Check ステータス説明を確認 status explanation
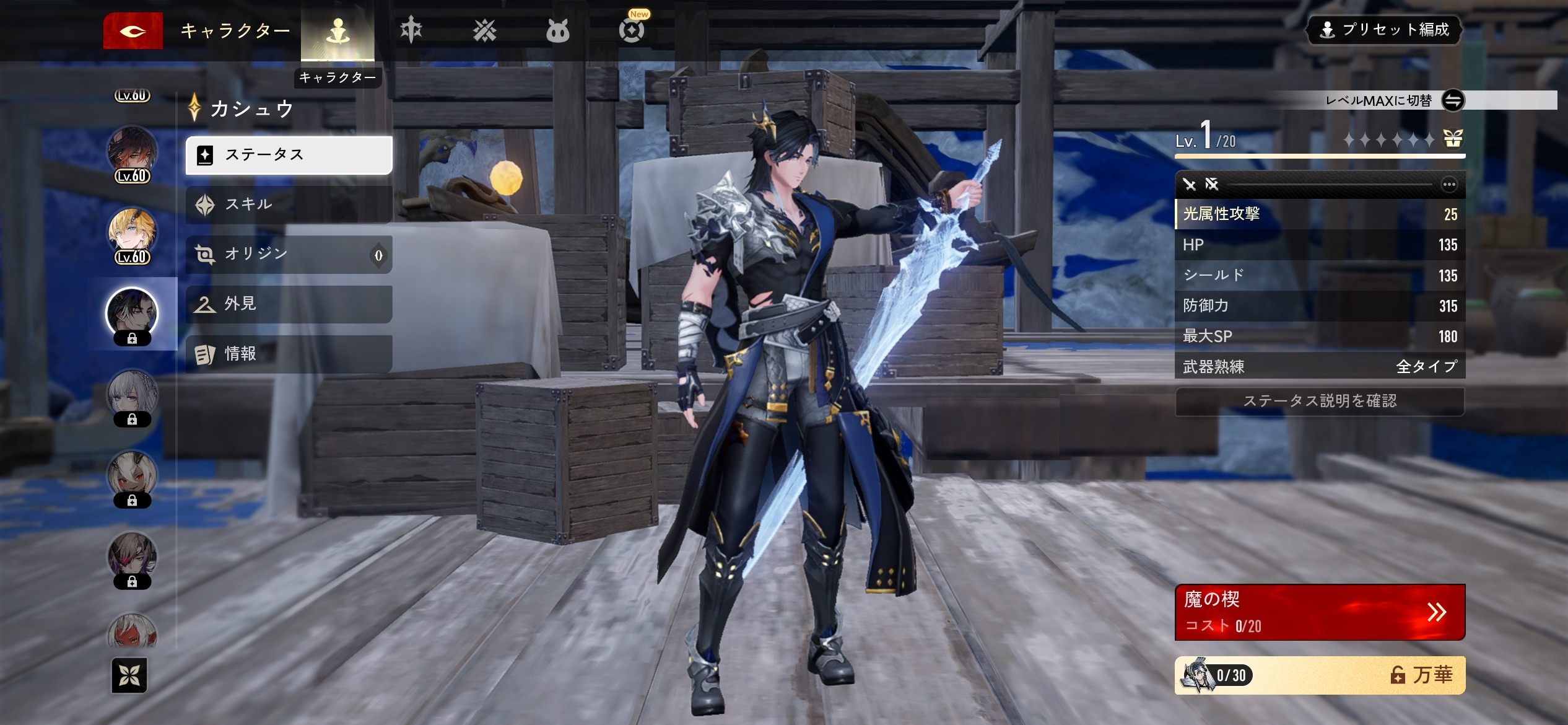 [1320, 401]
